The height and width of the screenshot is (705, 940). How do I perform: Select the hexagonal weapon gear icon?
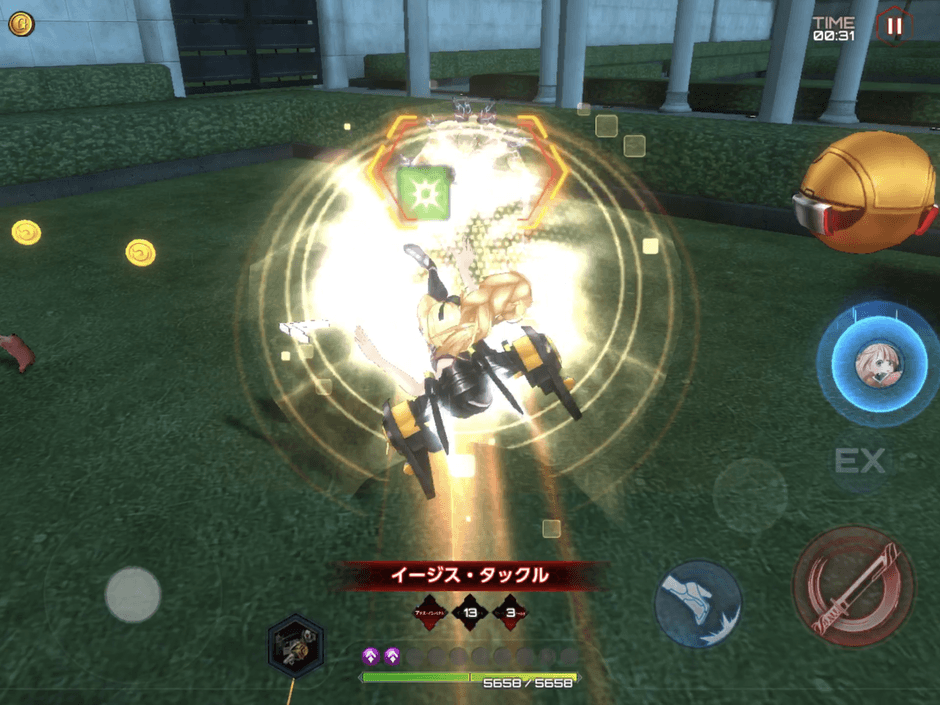coord(295,645)
